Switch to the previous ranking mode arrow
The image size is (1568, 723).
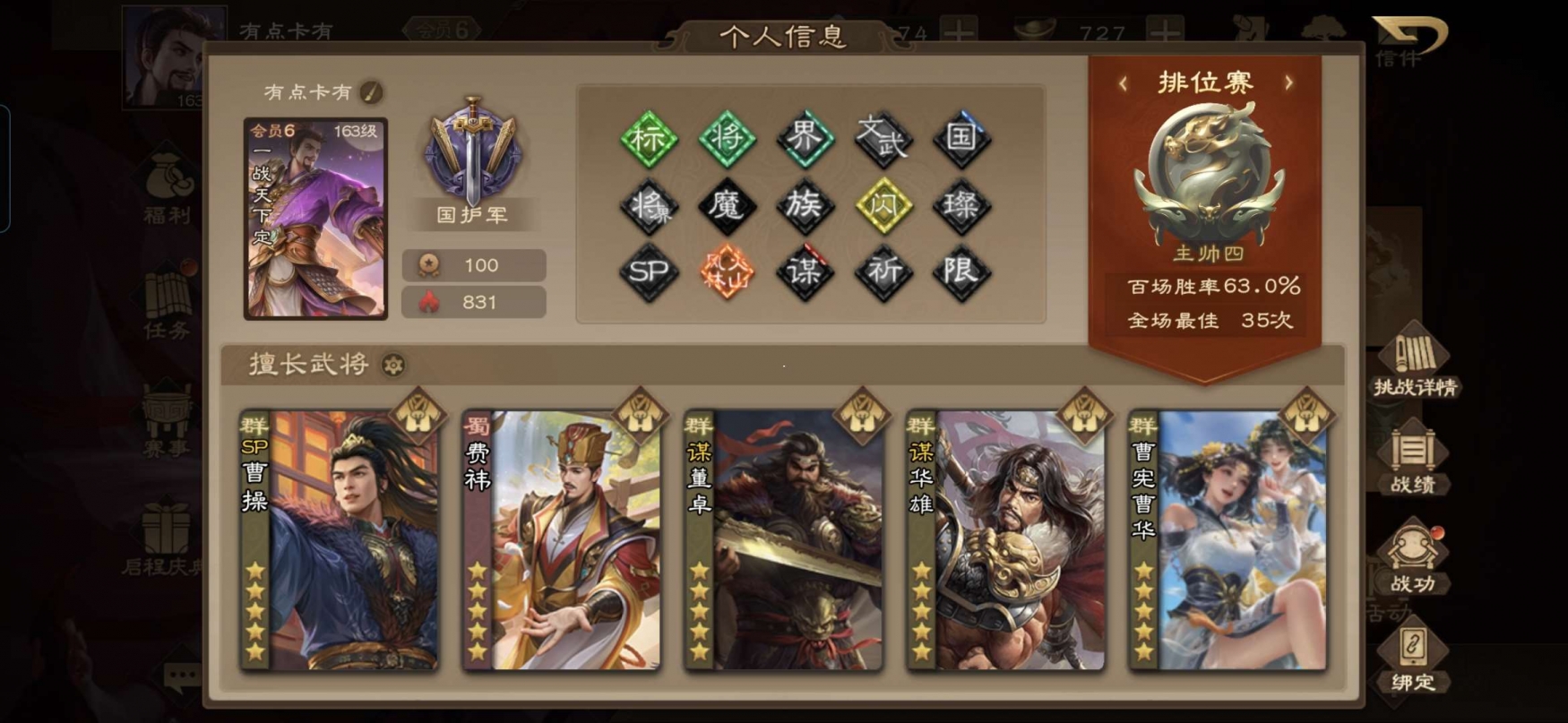[x=1124, y=83]
